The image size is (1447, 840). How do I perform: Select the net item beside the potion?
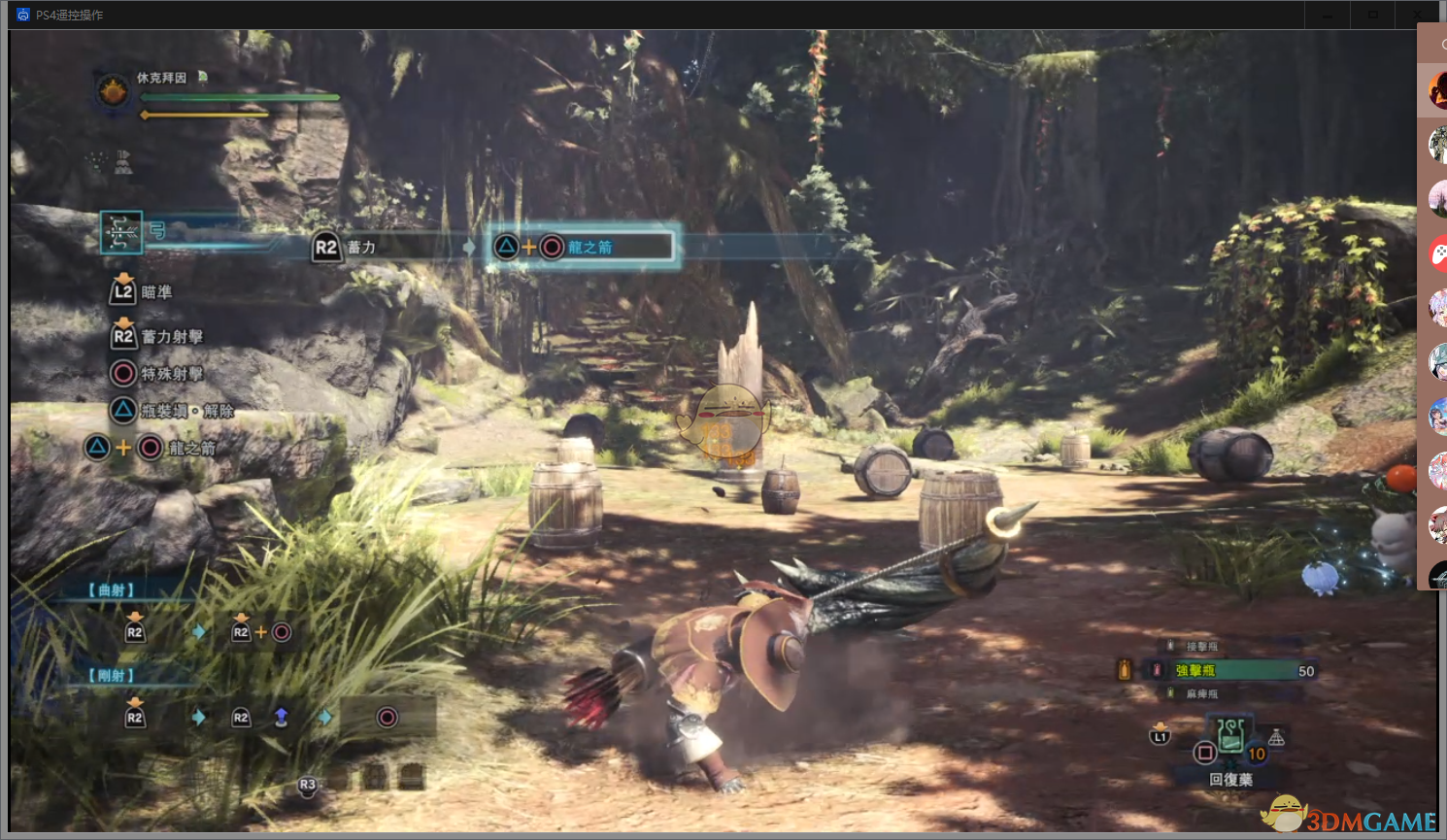(x=1276, y=738)
